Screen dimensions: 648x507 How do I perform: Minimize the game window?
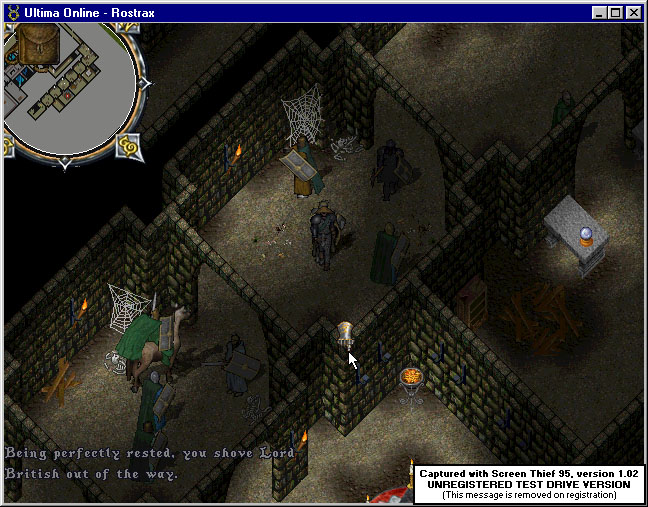tap(600, 13)
